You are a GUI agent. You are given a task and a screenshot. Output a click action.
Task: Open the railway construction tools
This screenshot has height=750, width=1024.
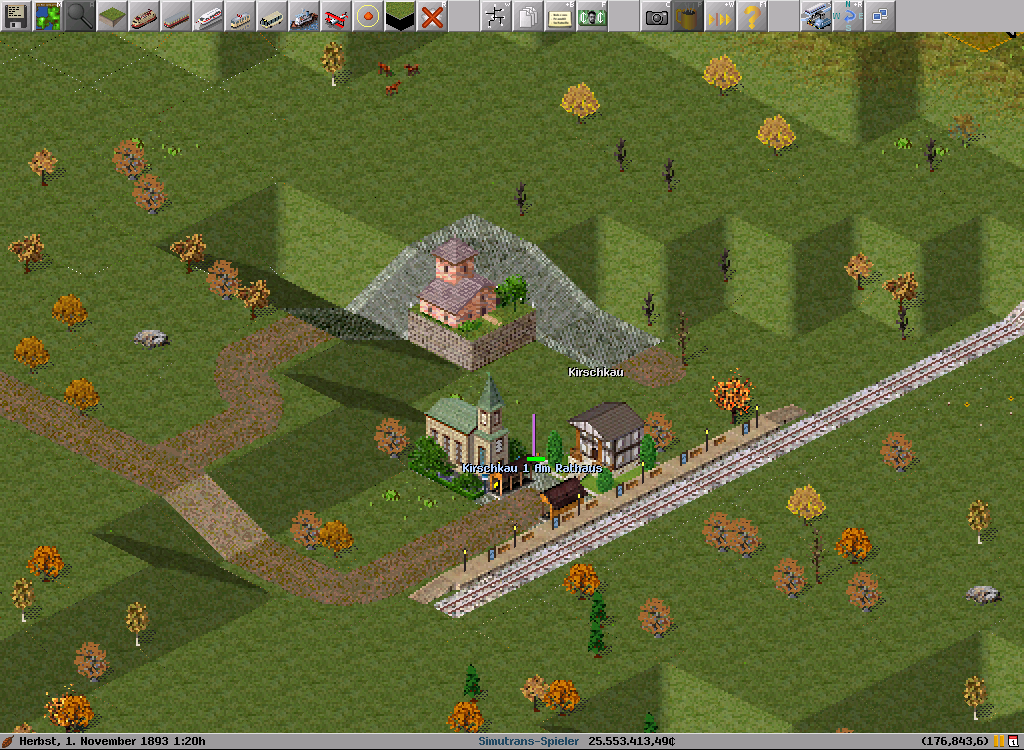click(x=144, y=16)
